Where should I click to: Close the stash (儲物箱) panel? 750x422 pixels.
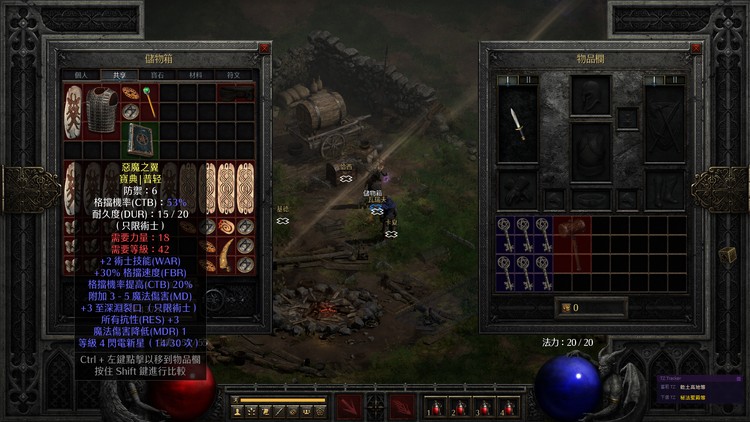(x=263, y=47)
